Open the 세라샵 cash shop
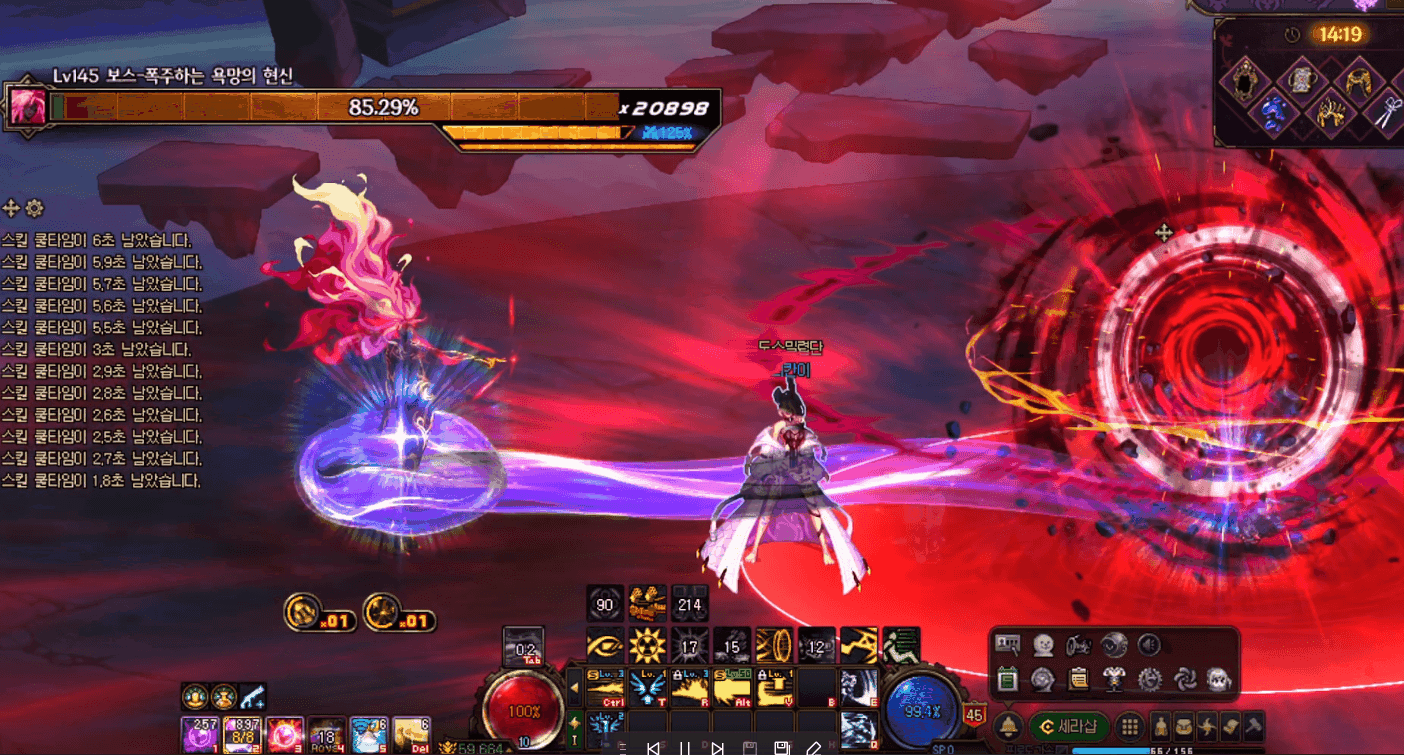This screenshot has width=1404, height=755. pos(1068,726)
